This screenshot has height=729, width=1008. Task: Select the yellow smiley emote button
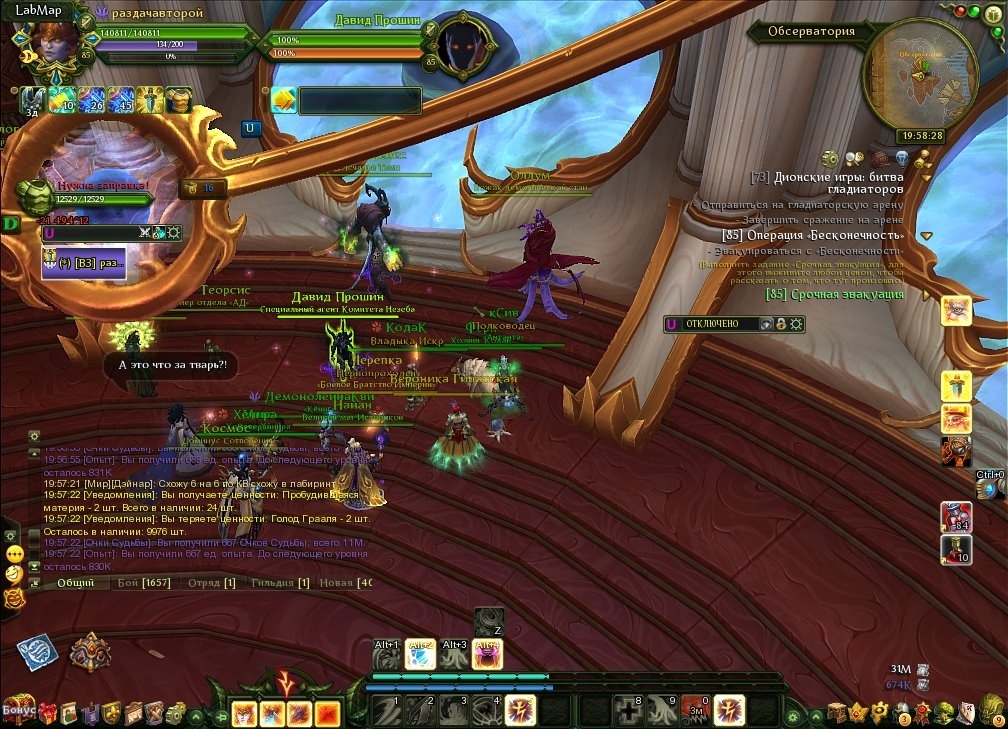[14, 554]
